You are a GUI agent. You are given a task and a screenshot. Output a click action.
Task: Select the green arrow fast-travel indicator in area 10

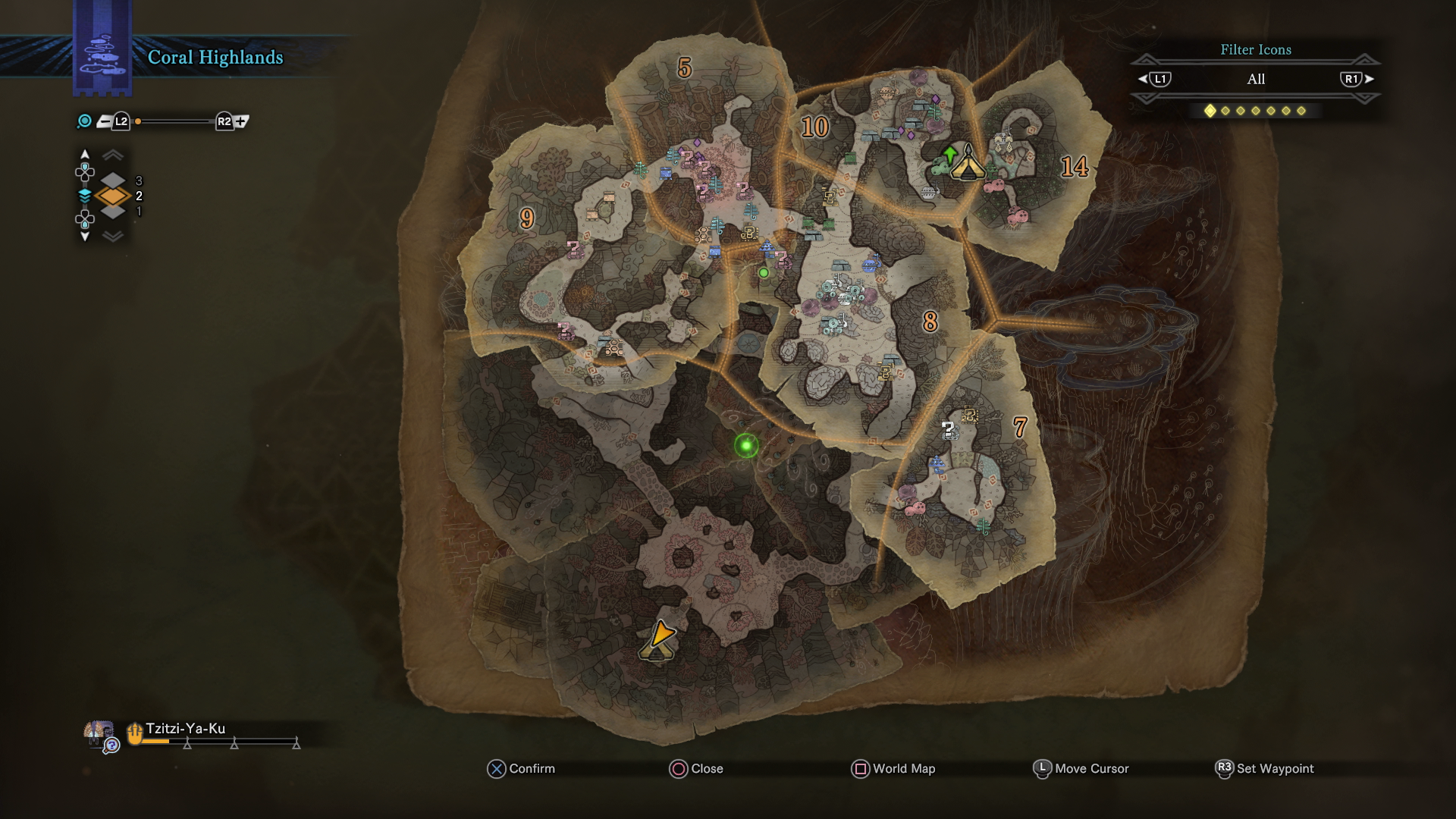pyautogui.click(x=950, y=155)
